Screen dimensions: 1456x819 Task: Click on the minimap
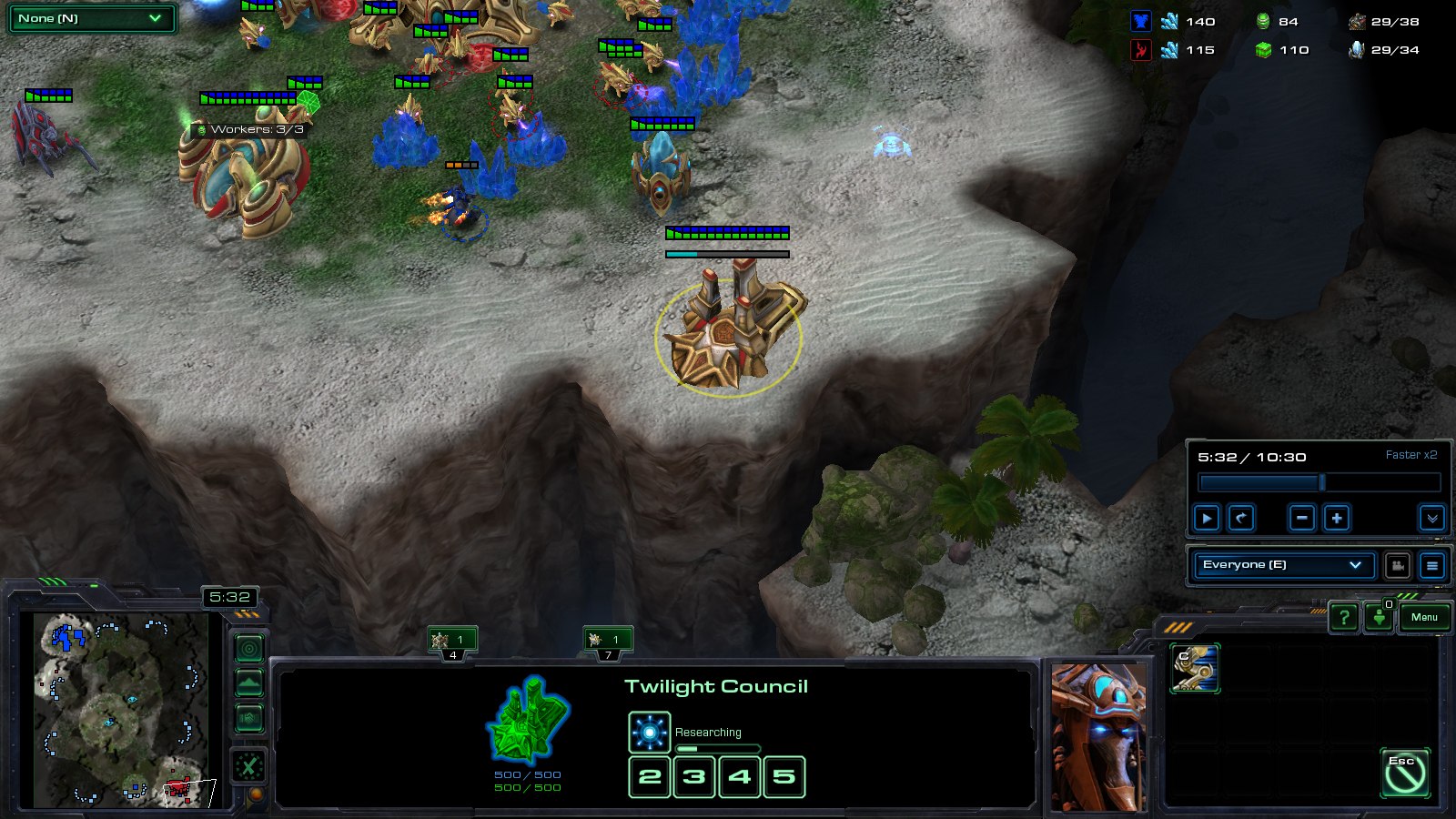[118, 710]
